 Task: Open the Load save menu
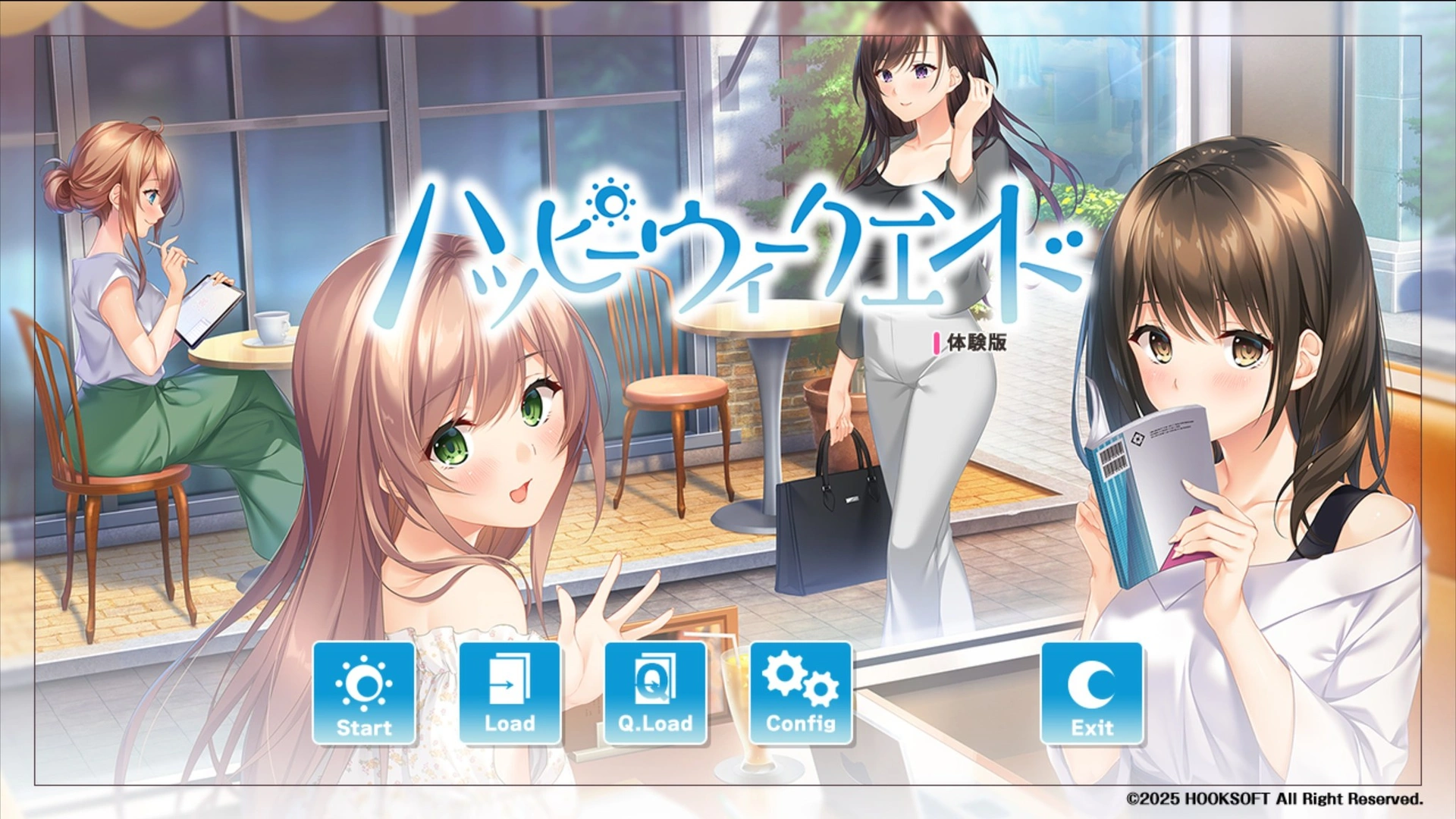pyautogui.click(x=510, y=694)
